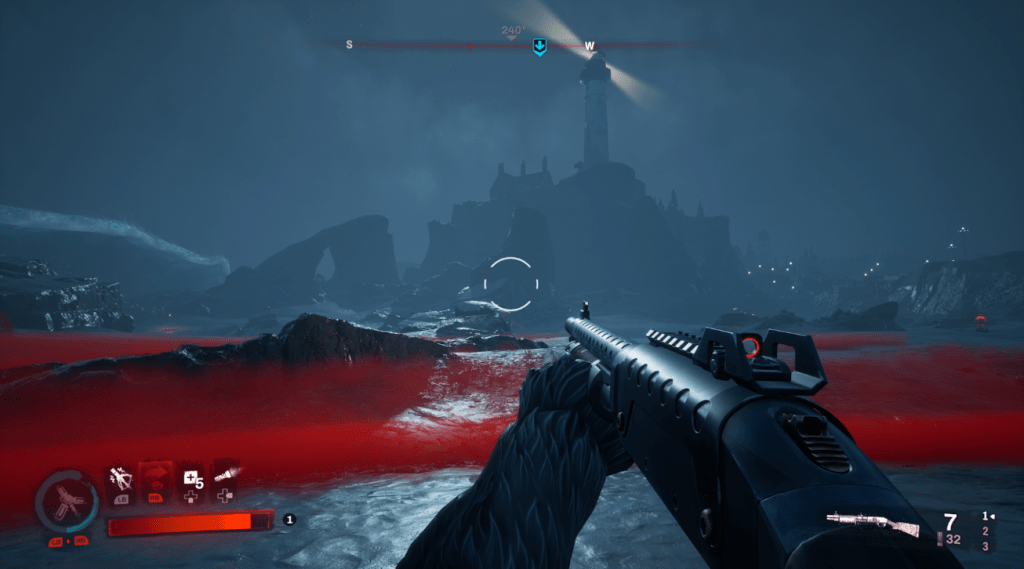Toggle the flashlight item icon
This screenshot has width=1024, height=569.
coord(225,475)
